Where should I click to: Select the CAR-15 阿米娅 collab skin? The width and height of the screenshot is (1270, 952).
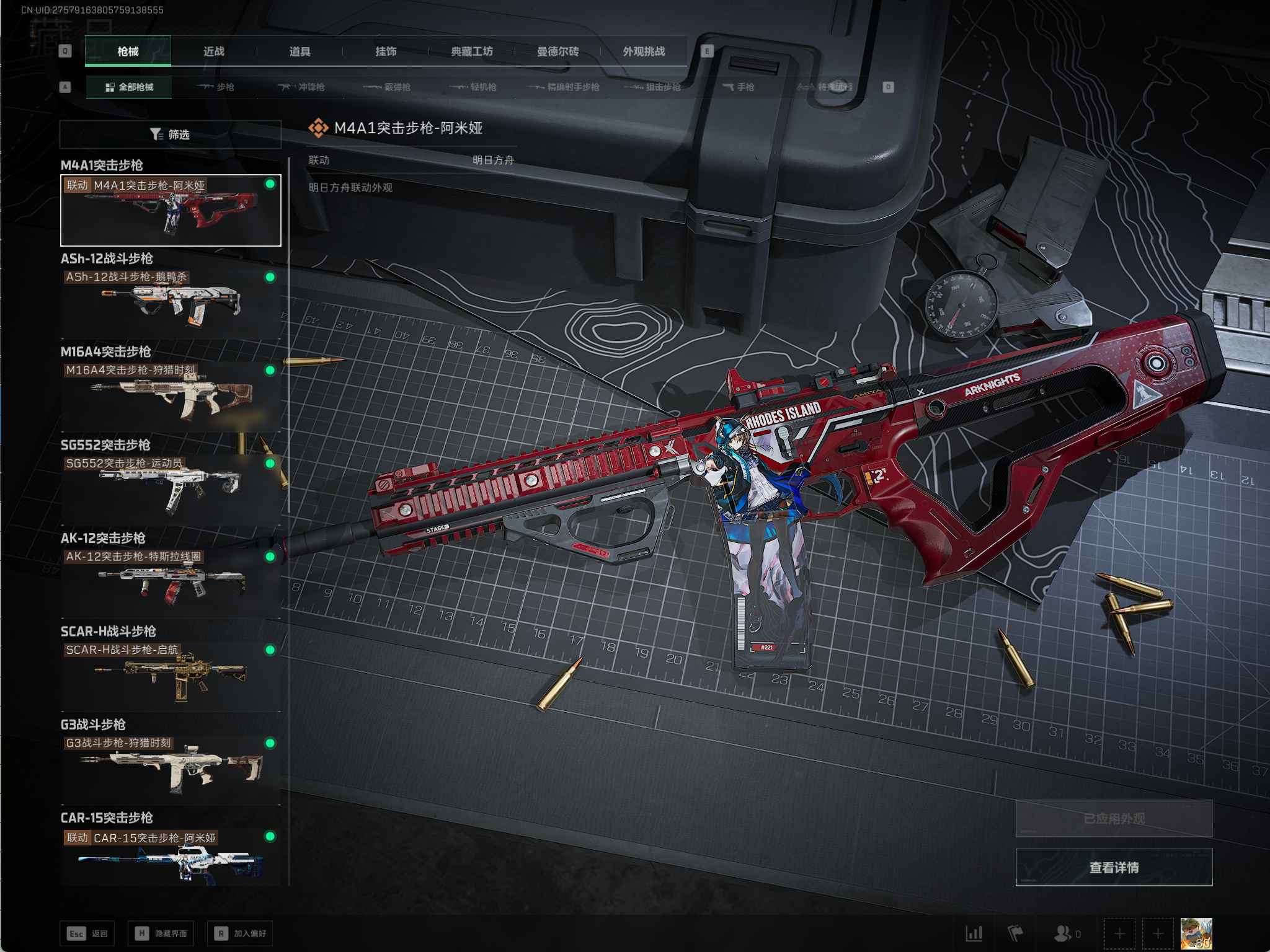171,857
